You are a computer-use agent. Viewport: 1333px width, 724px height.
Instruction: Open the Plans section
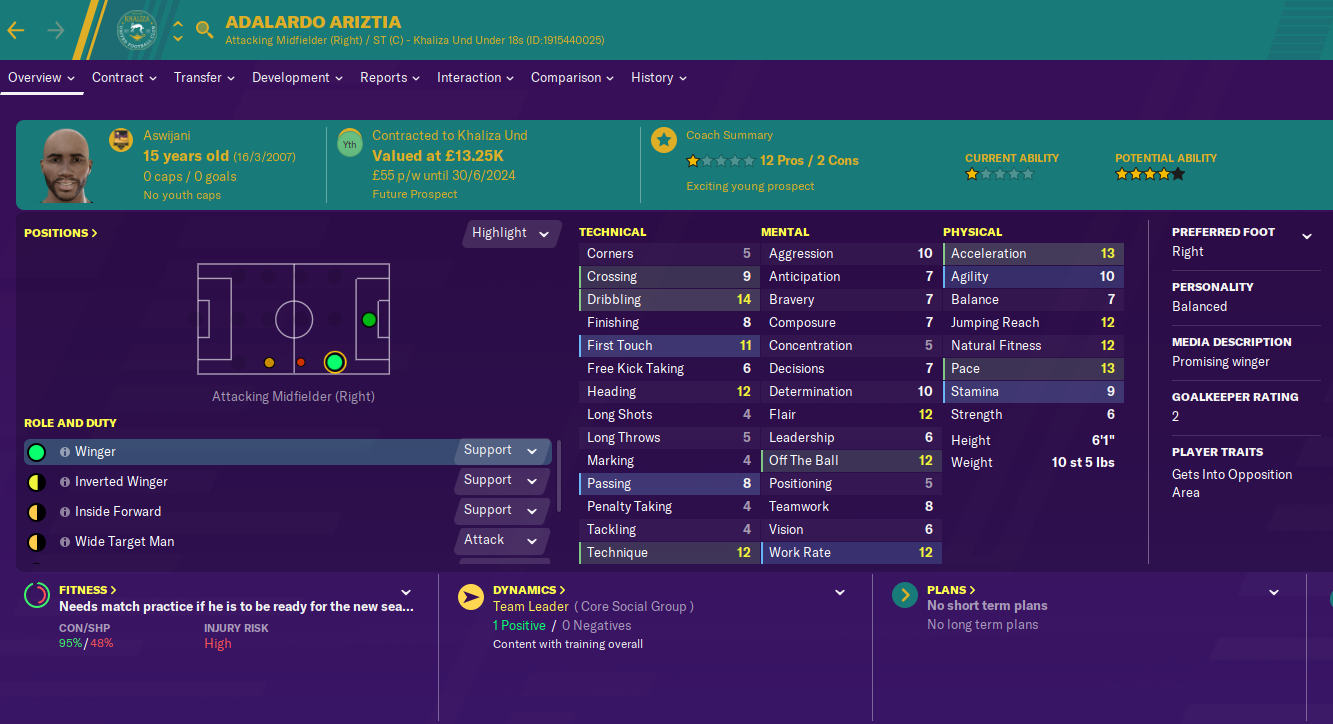[951, 590]
